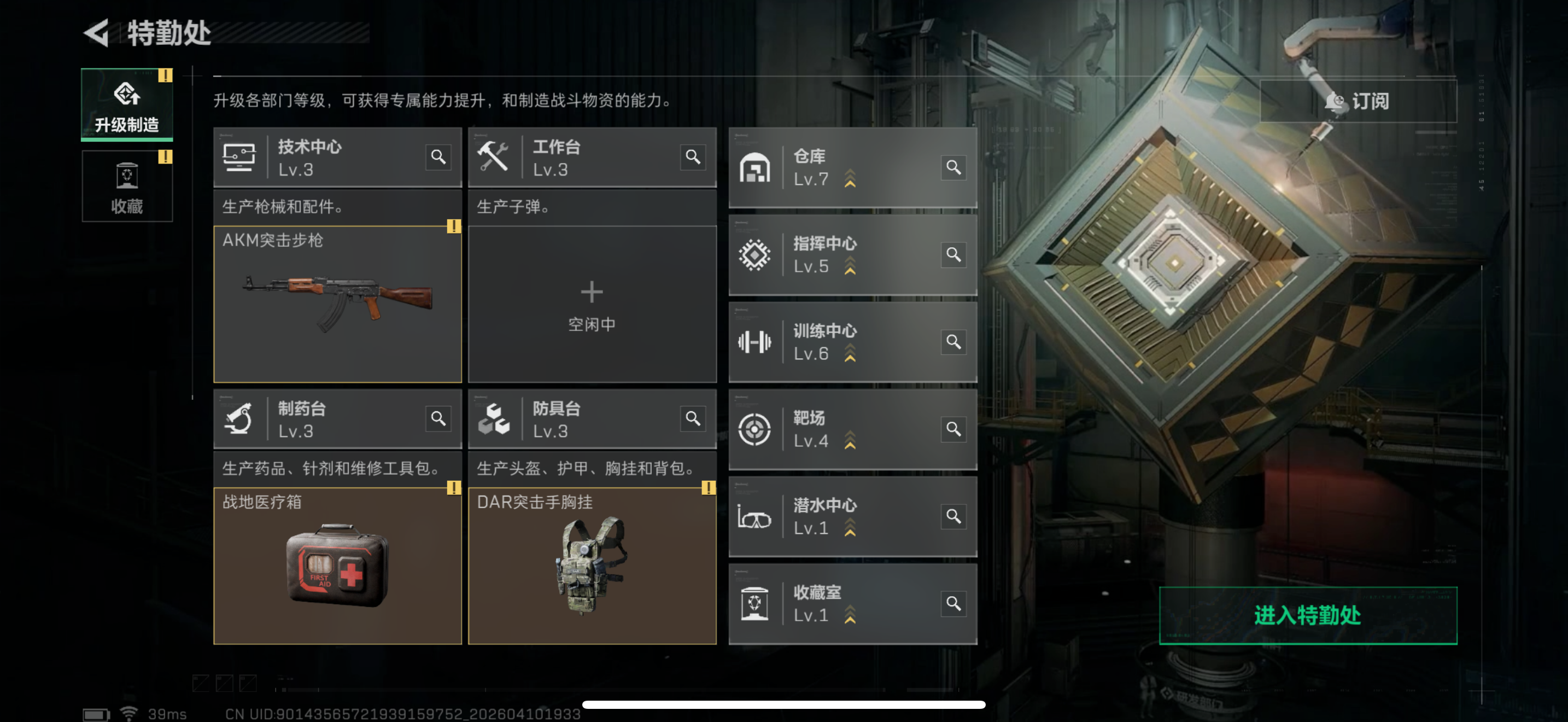
Task: Select the 制药台 microscope icon
Action: pos(241,420)
